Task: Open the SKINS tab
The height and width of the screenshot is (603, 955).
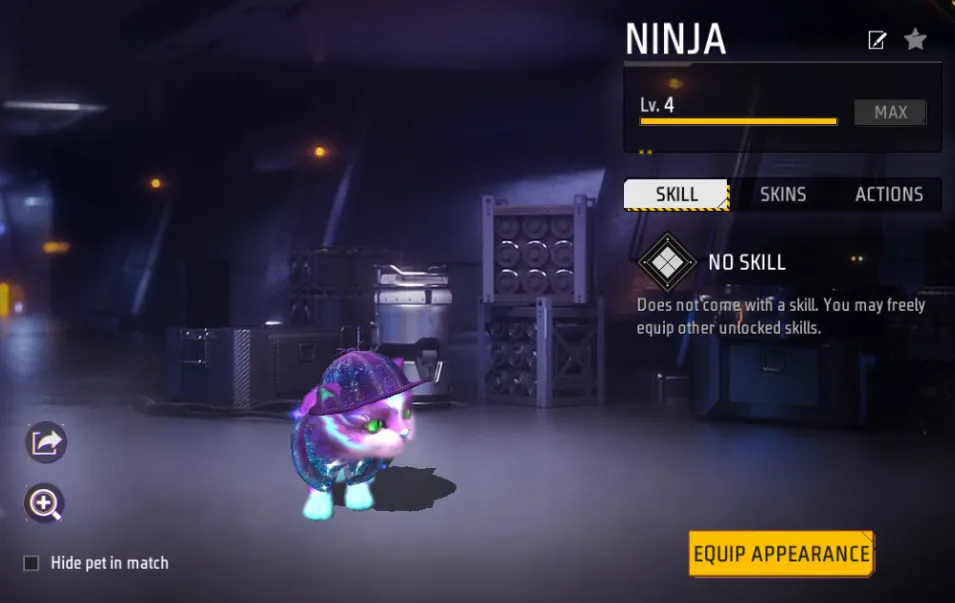Action: coord(783,194)
